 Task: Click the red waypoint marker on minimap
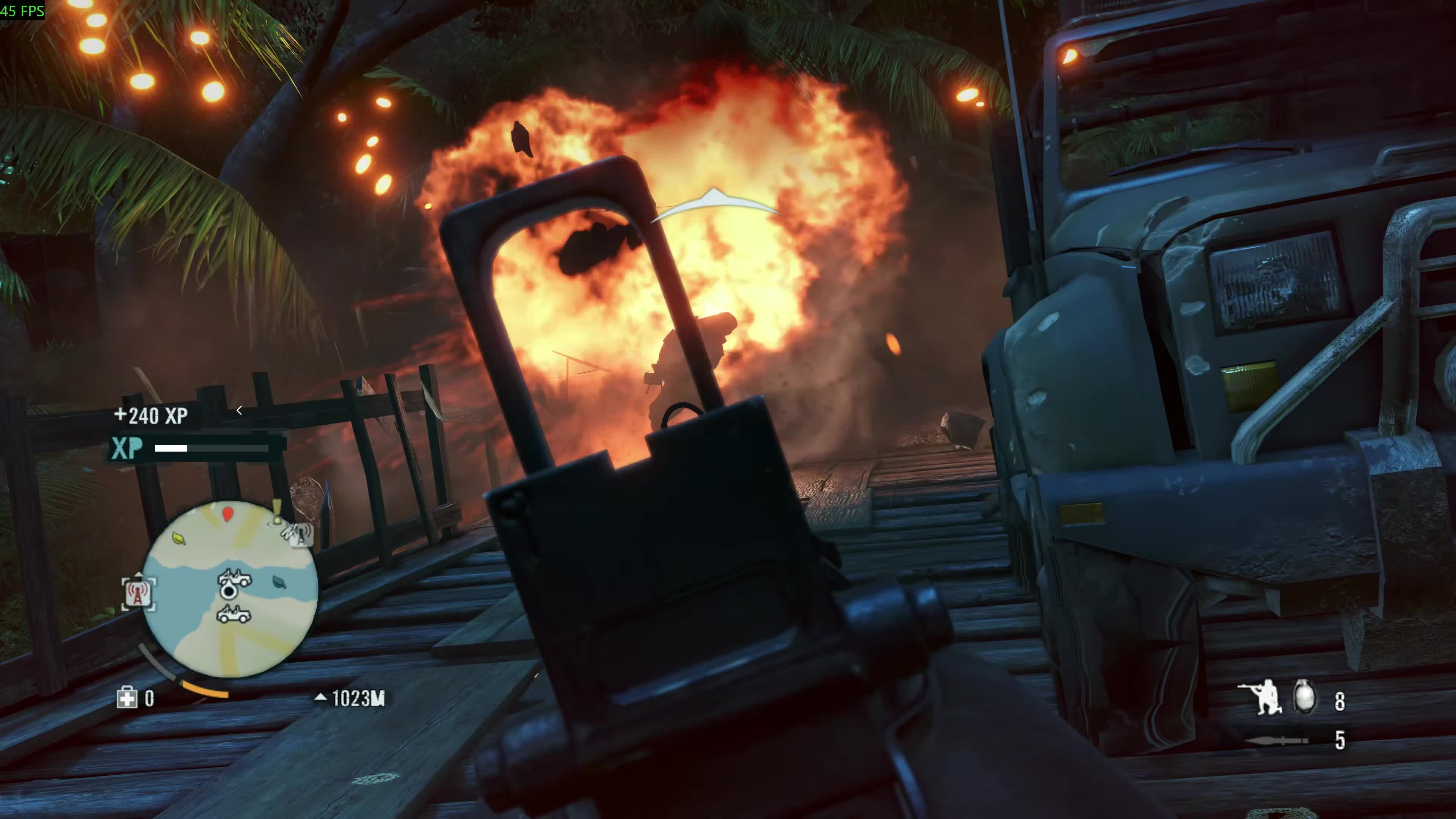point(228,514)
